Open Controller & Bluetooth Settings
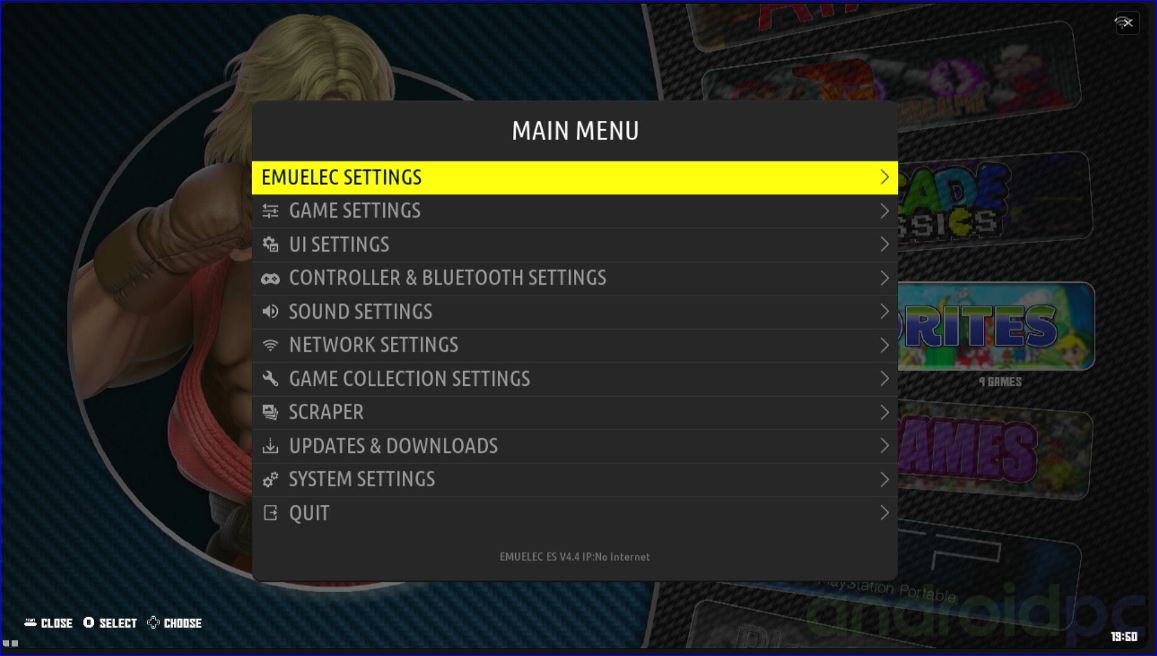Screen dimensions: 1157x656 [x=574, y=278]
